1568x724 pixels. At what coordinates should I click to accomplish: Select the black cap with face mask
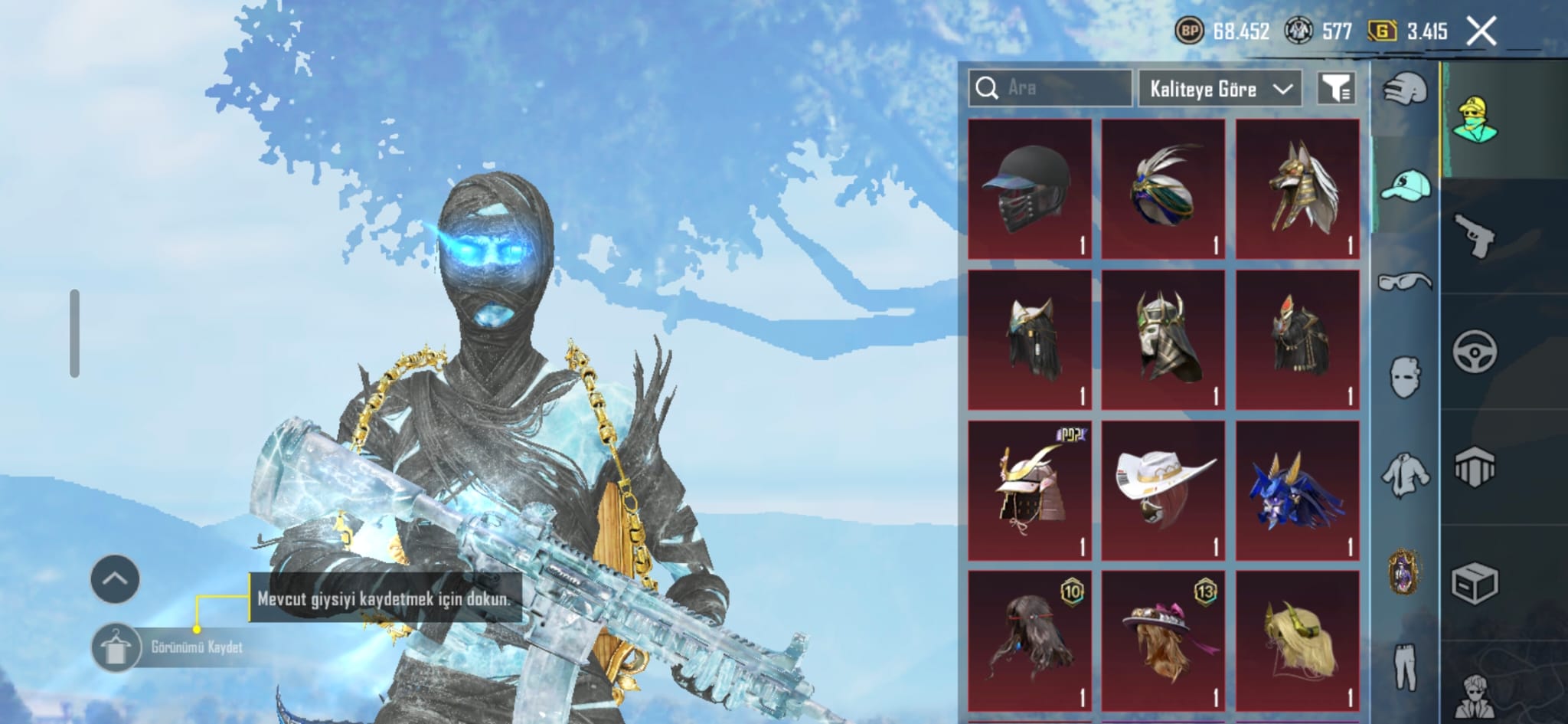[1030, 188]
